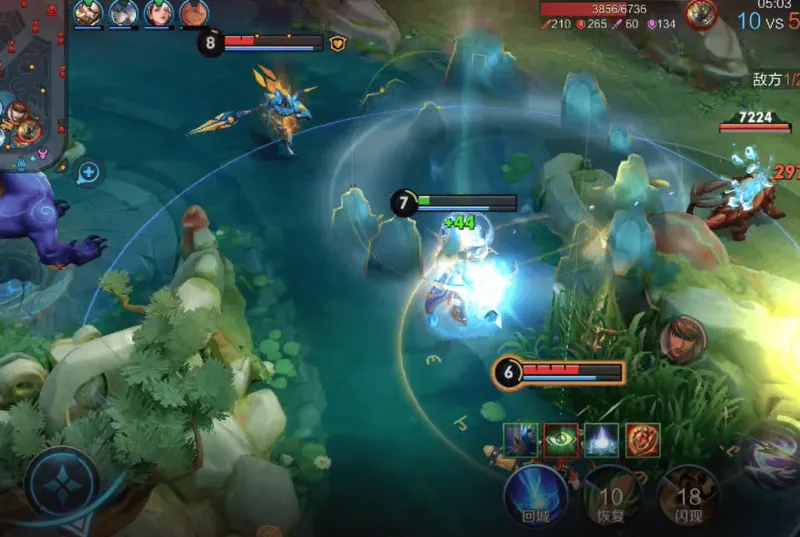Select the first teammate portrait at the top

pyautogui.click(x=88, y=13)
